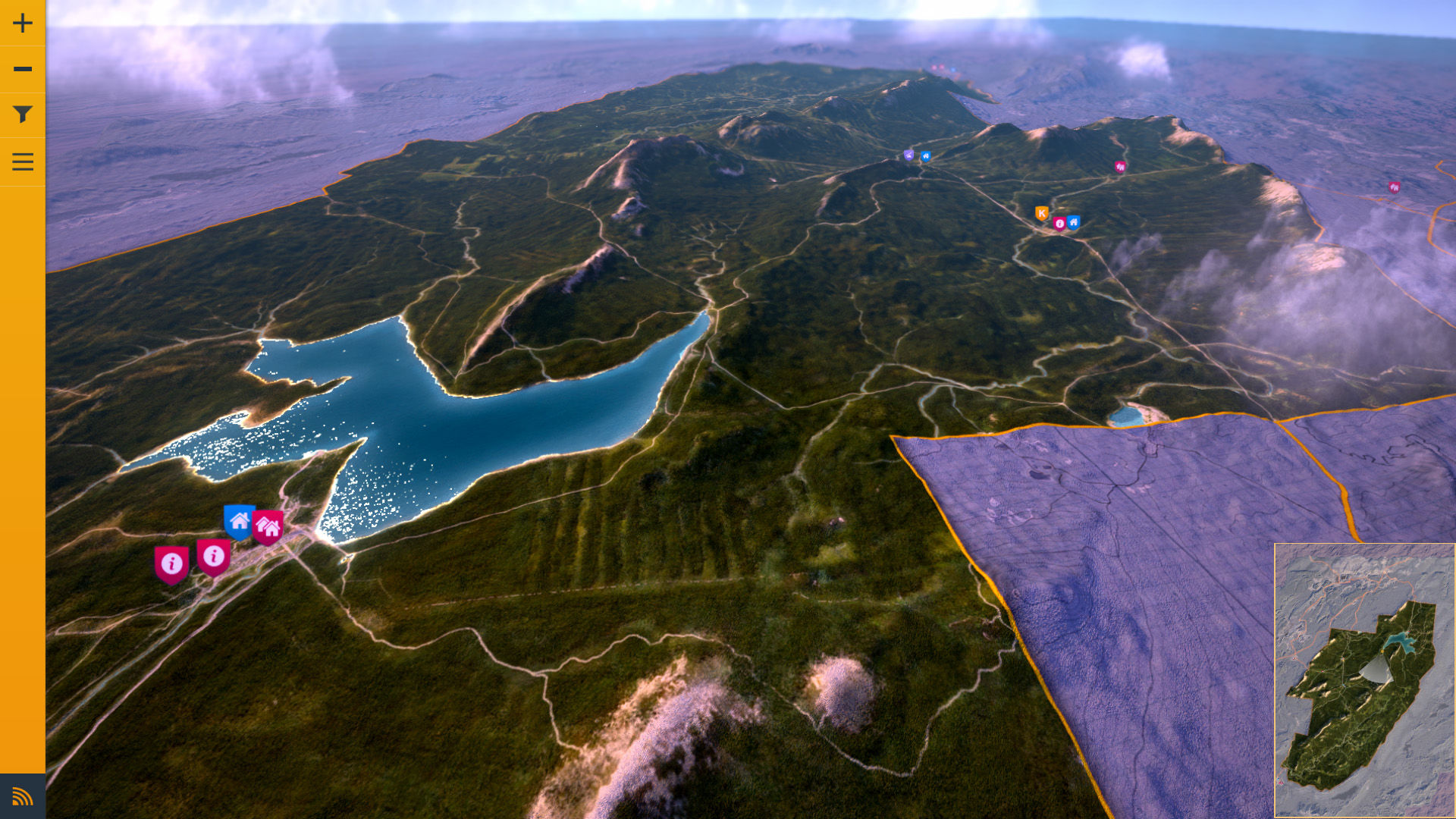Open the hamburger menu
1456x819 pixels.
coord(23,162)
